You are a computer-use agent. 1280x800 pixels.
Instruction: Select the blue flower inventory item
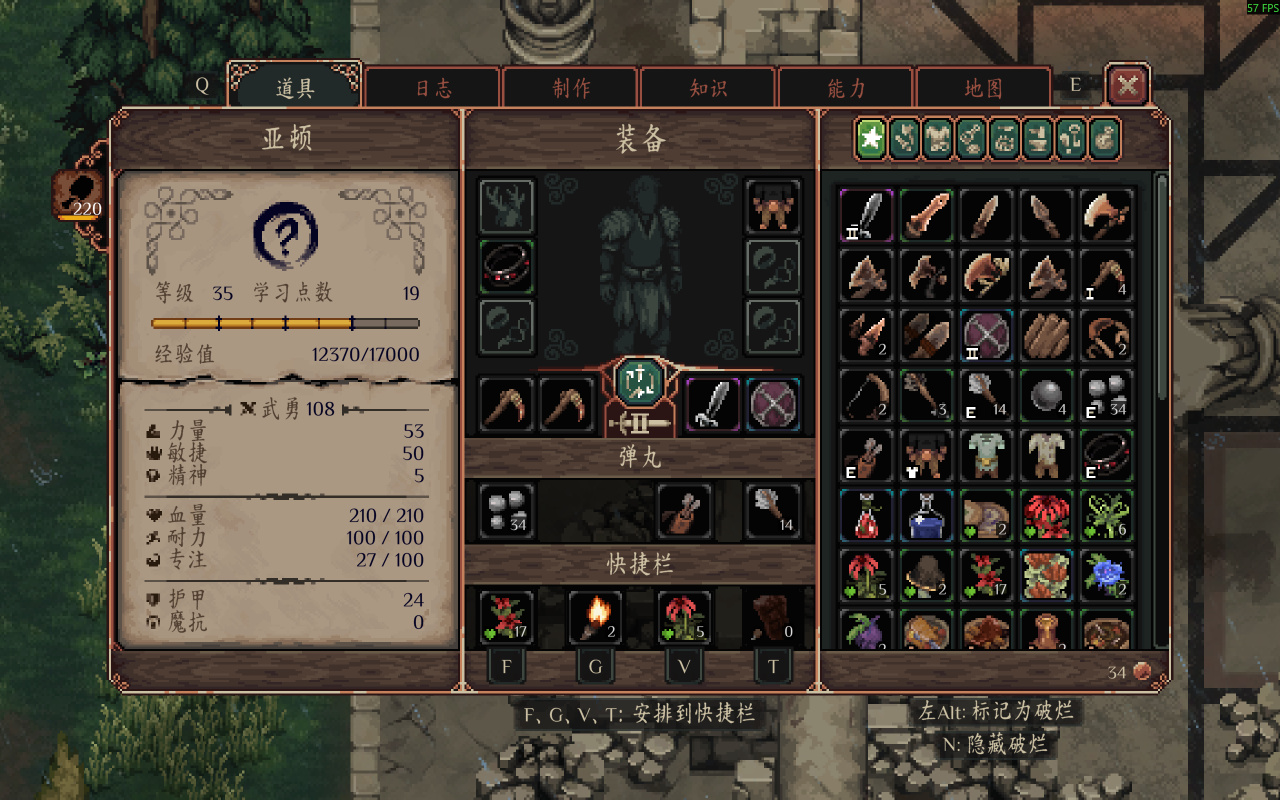1106,574
